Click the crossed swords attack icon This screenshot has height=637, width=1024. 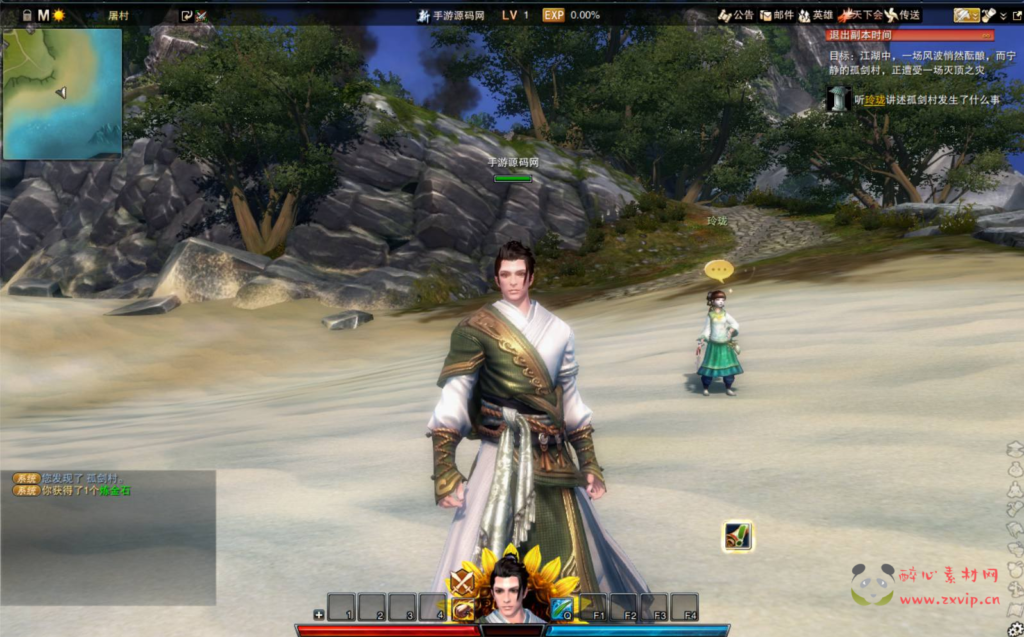[x=461, y=581]
